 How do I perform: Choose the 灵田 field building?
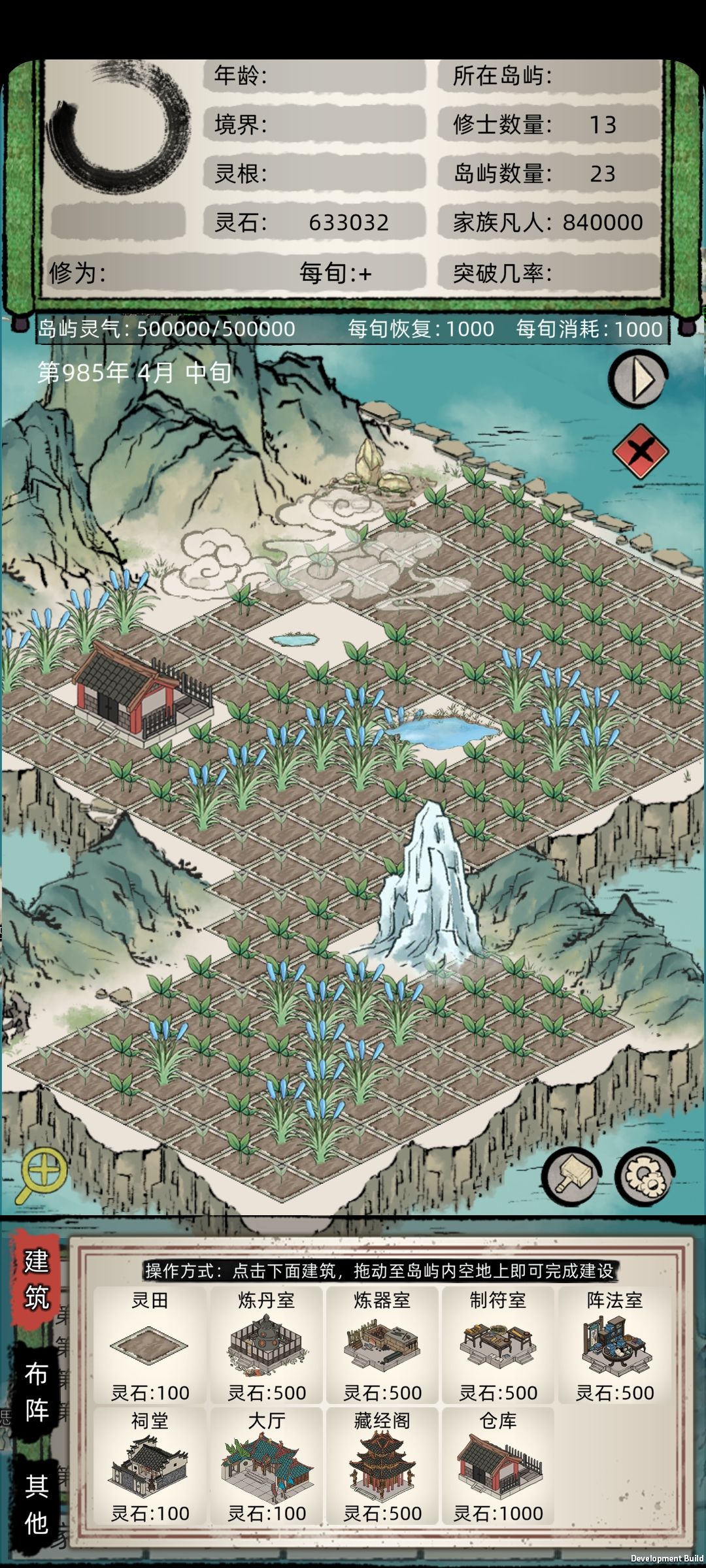click(x=150, y=1345)
